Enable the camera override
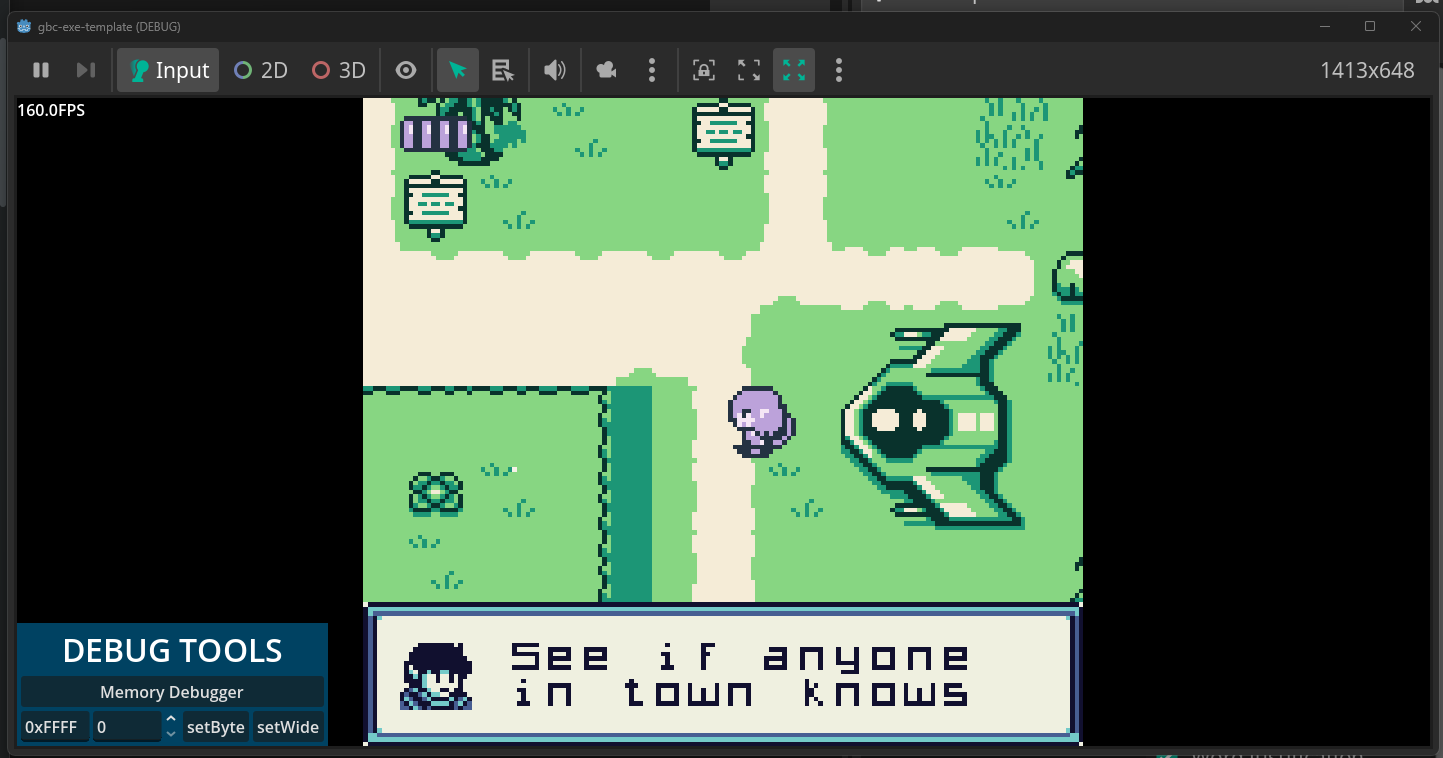 604,70
